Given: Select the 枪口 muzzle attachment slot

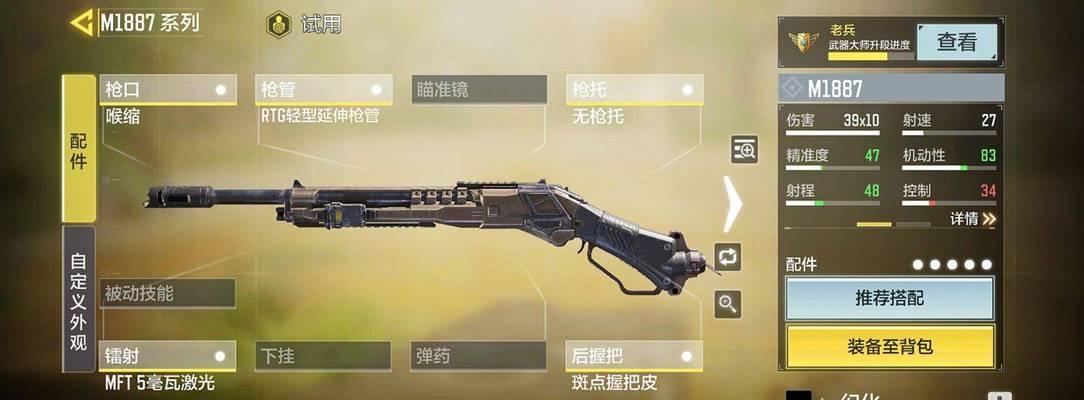Looking at the screenshot, I should click(x=168, y=90).
